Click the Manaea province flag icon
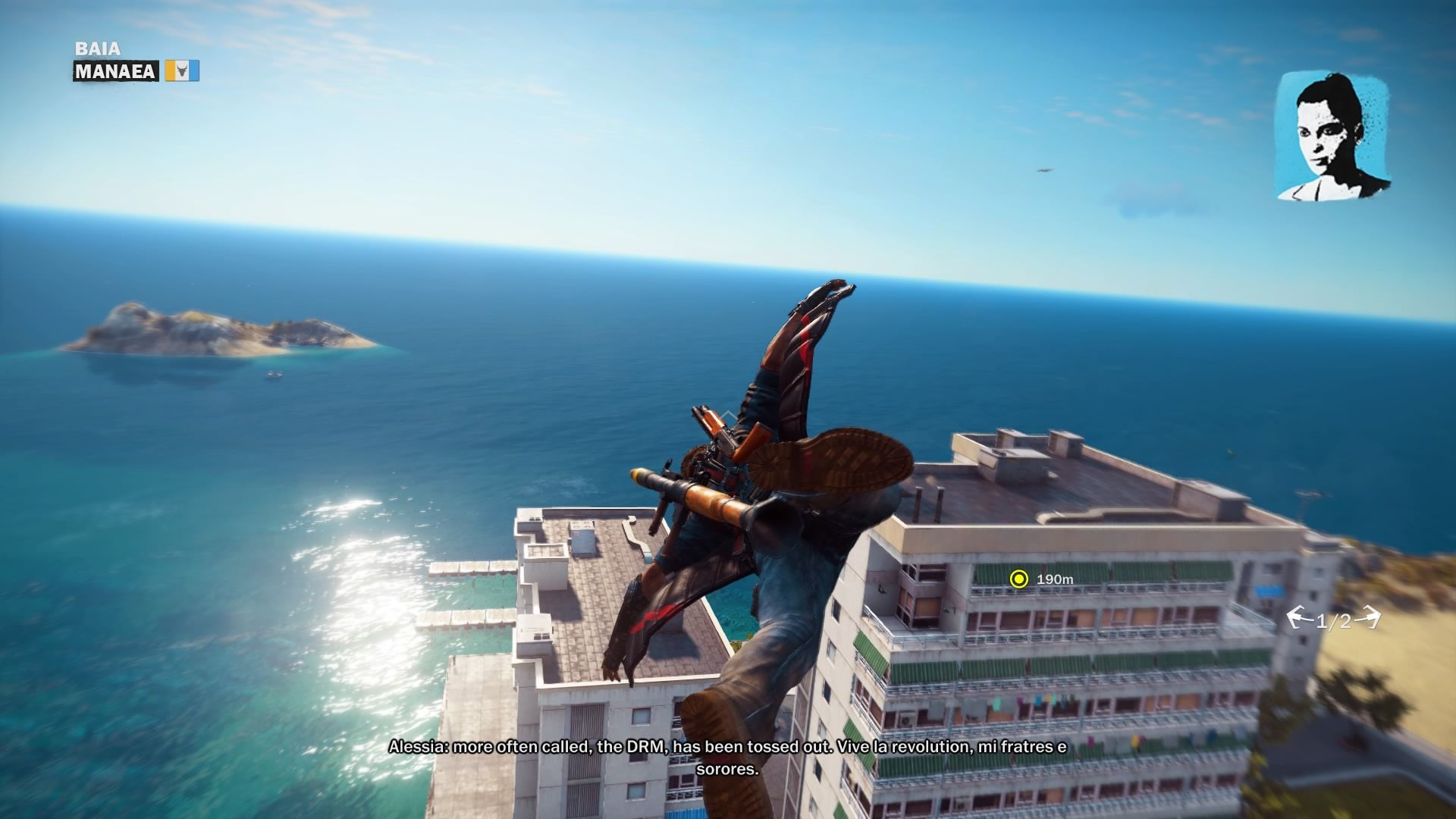 (182, 71)
